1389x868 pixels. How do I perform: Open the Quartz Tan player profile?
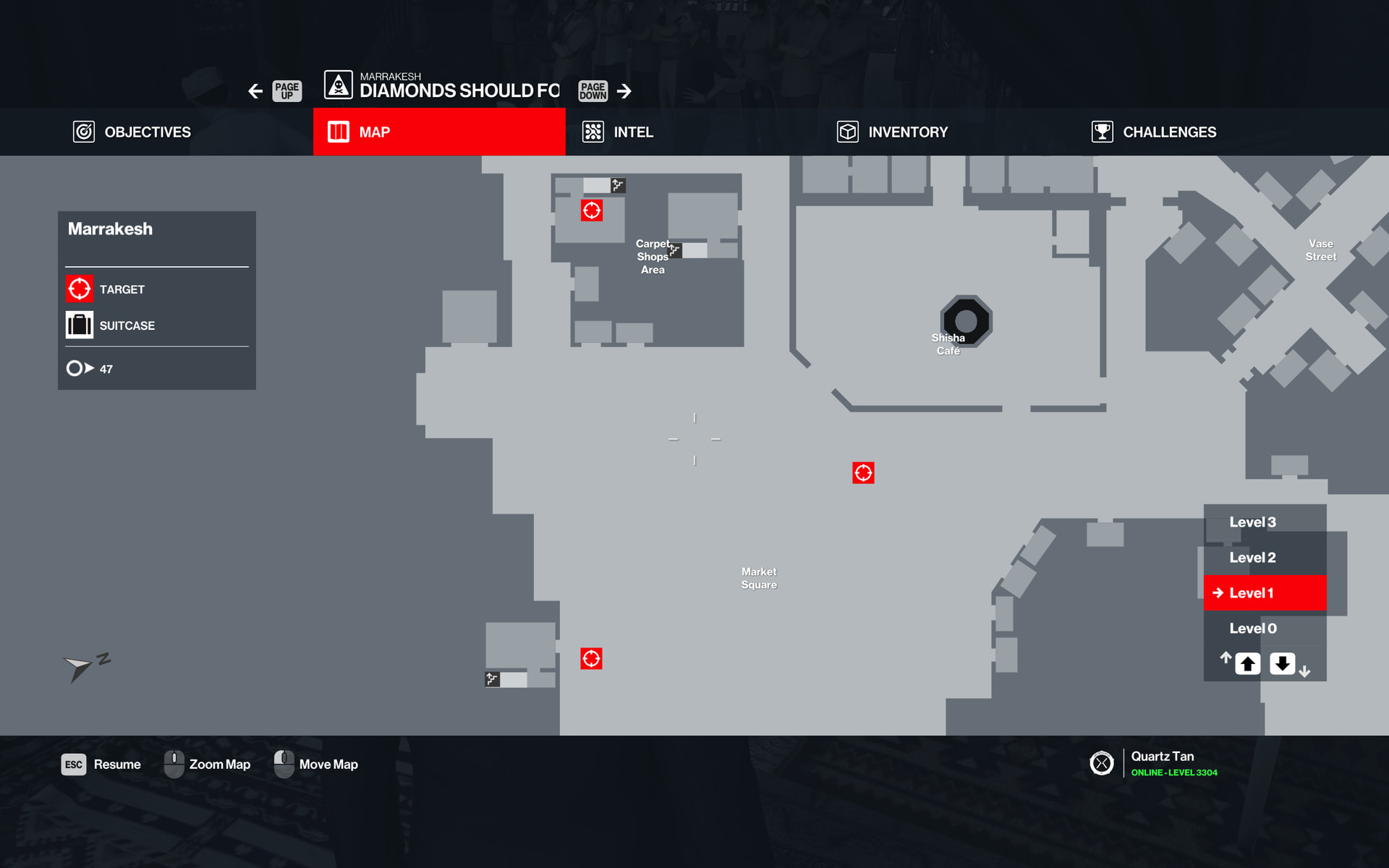pyautogui.click(x=1162, y=763)
